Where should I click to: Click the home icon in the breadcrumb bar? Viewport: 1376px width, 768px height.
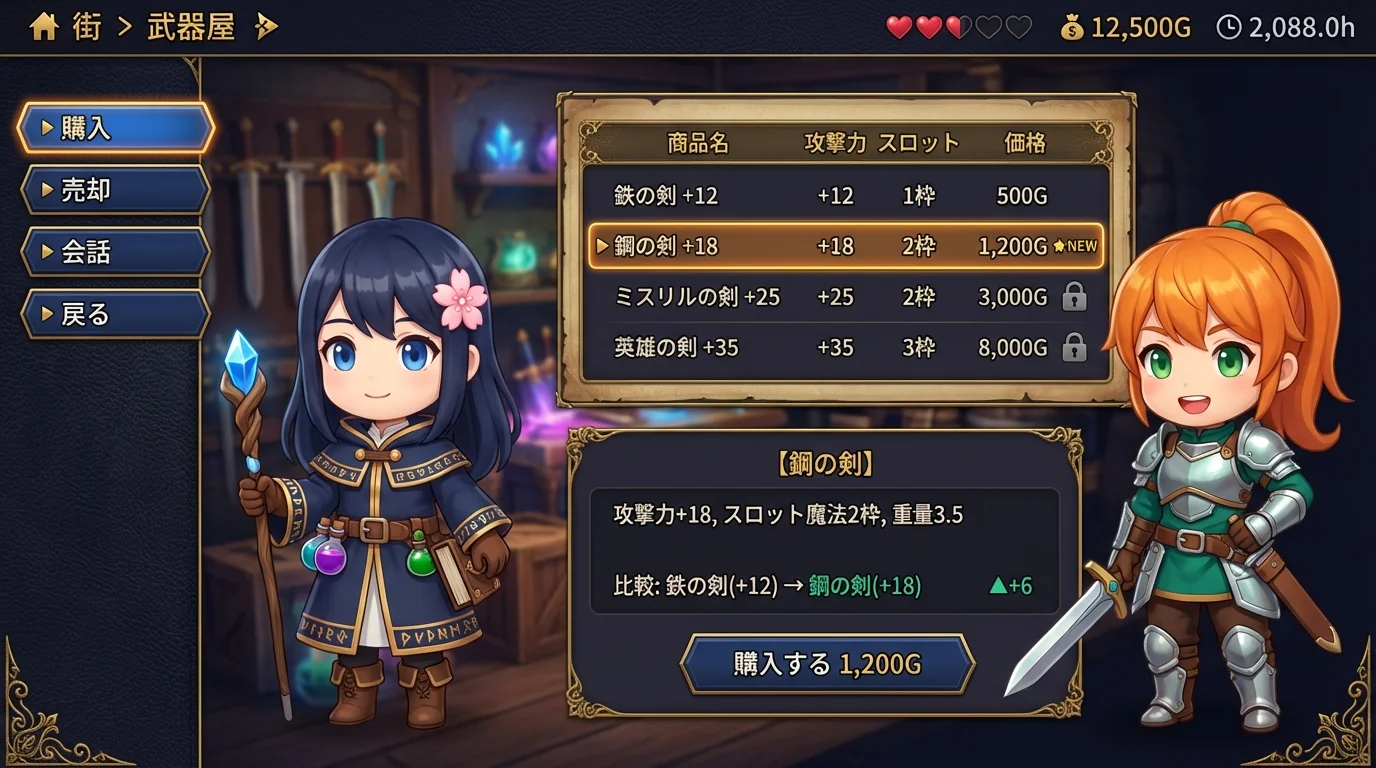tap(43, 26)
